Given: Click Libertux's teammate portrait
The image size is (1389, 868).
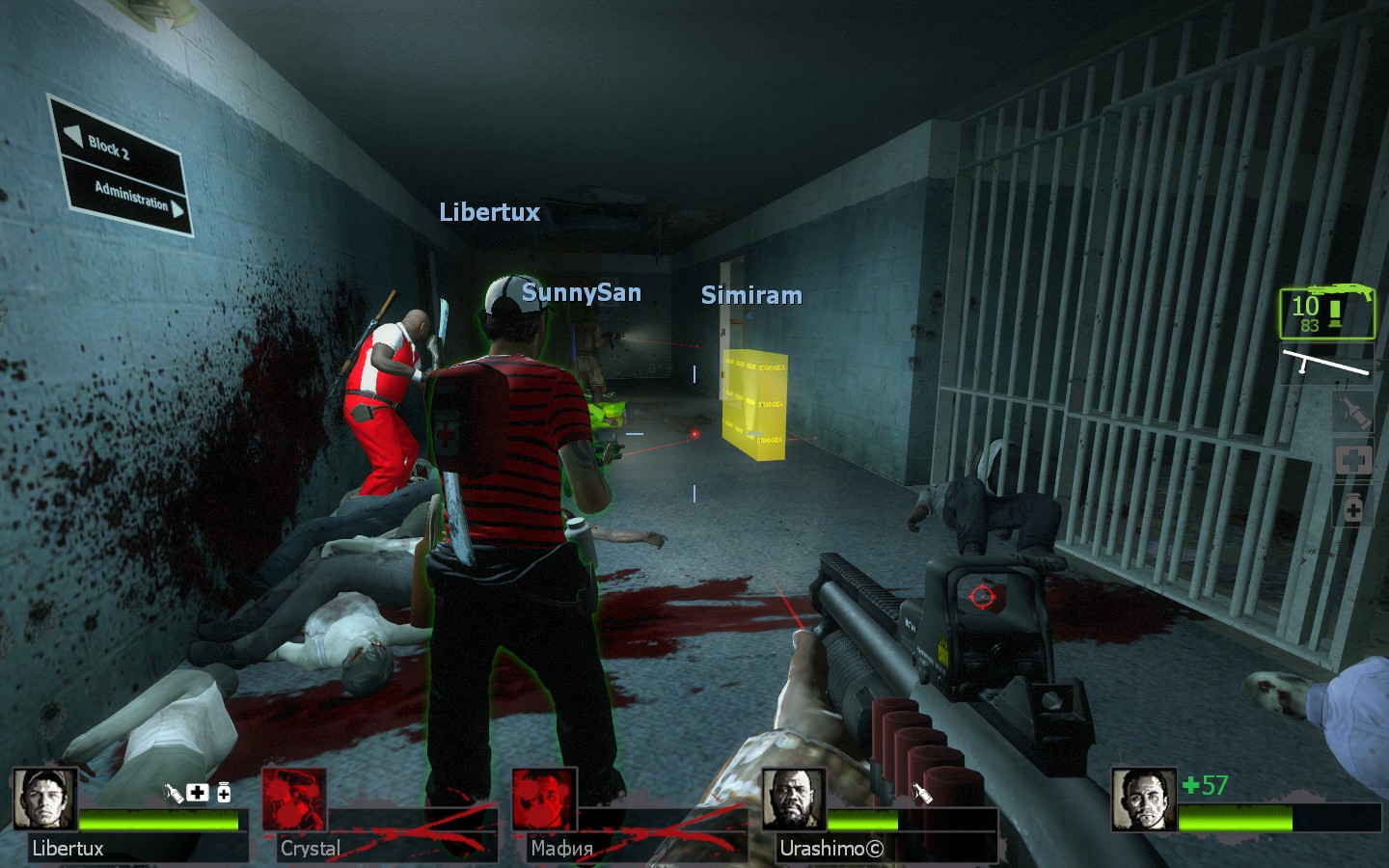Looking at the screenshot, I should coord(44,800).
